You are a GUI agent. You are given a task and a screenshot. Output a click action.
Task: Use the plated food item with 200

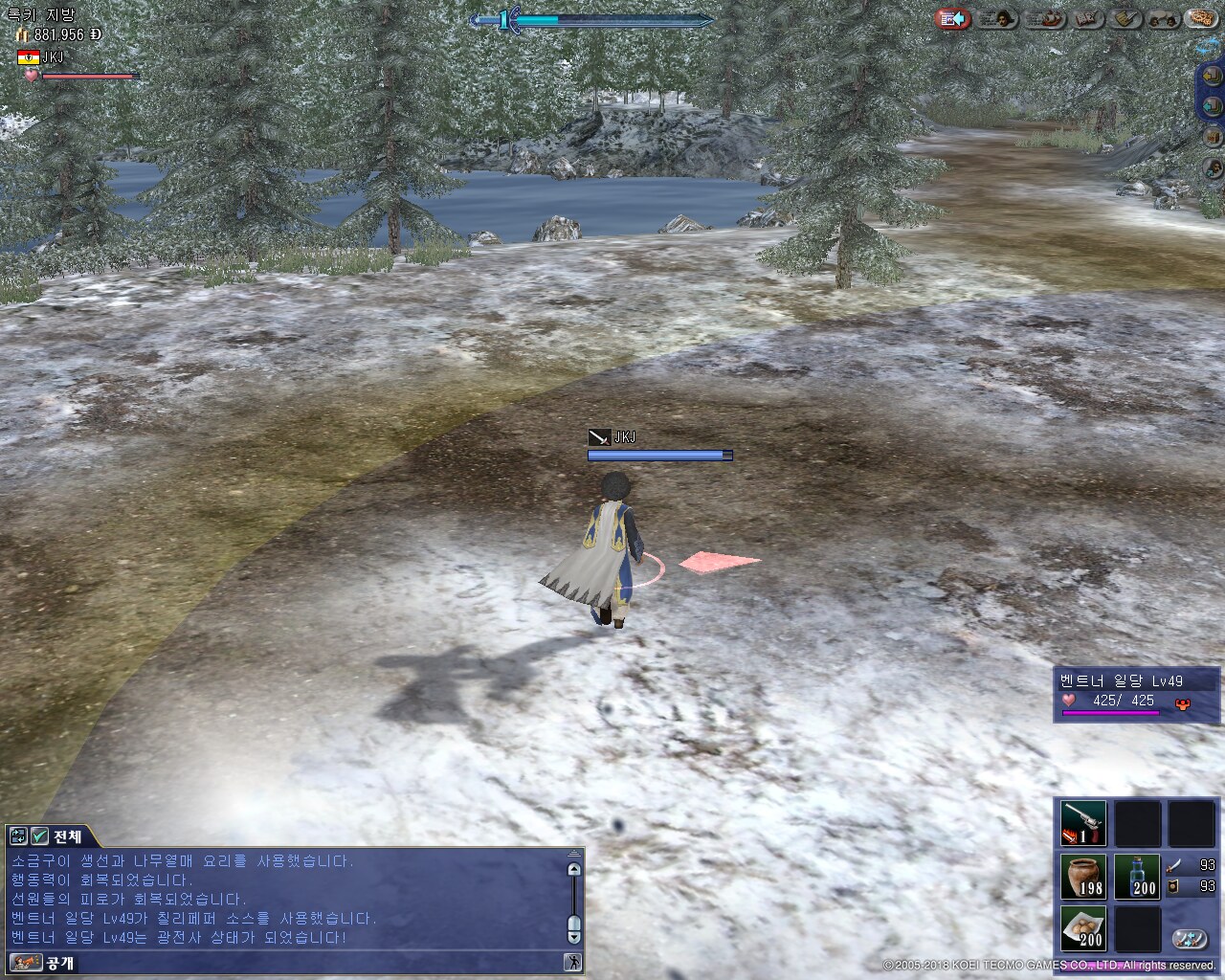pos(1083,928)
